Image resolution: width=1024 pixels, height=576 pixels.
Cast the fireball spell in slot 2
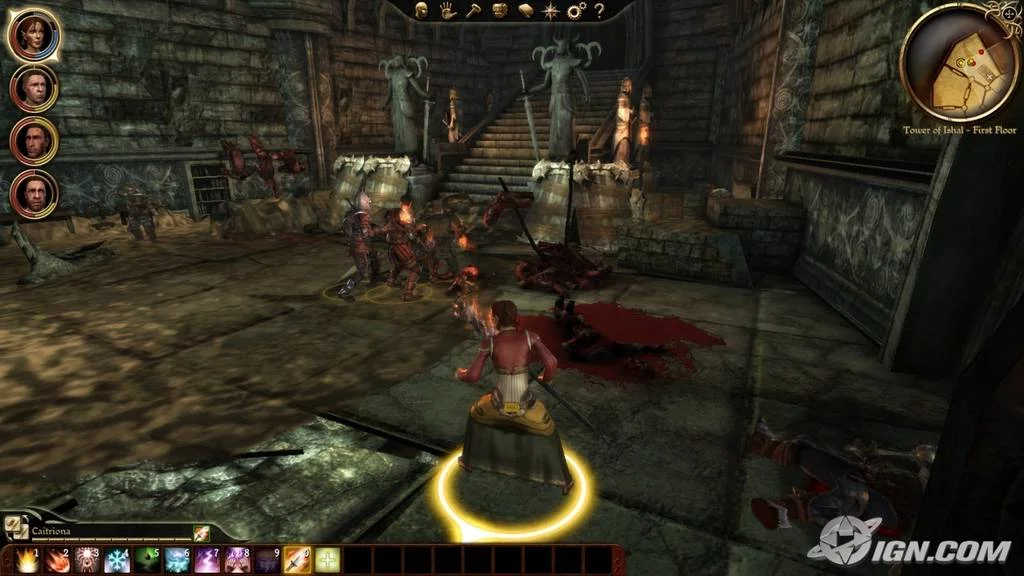57,560
